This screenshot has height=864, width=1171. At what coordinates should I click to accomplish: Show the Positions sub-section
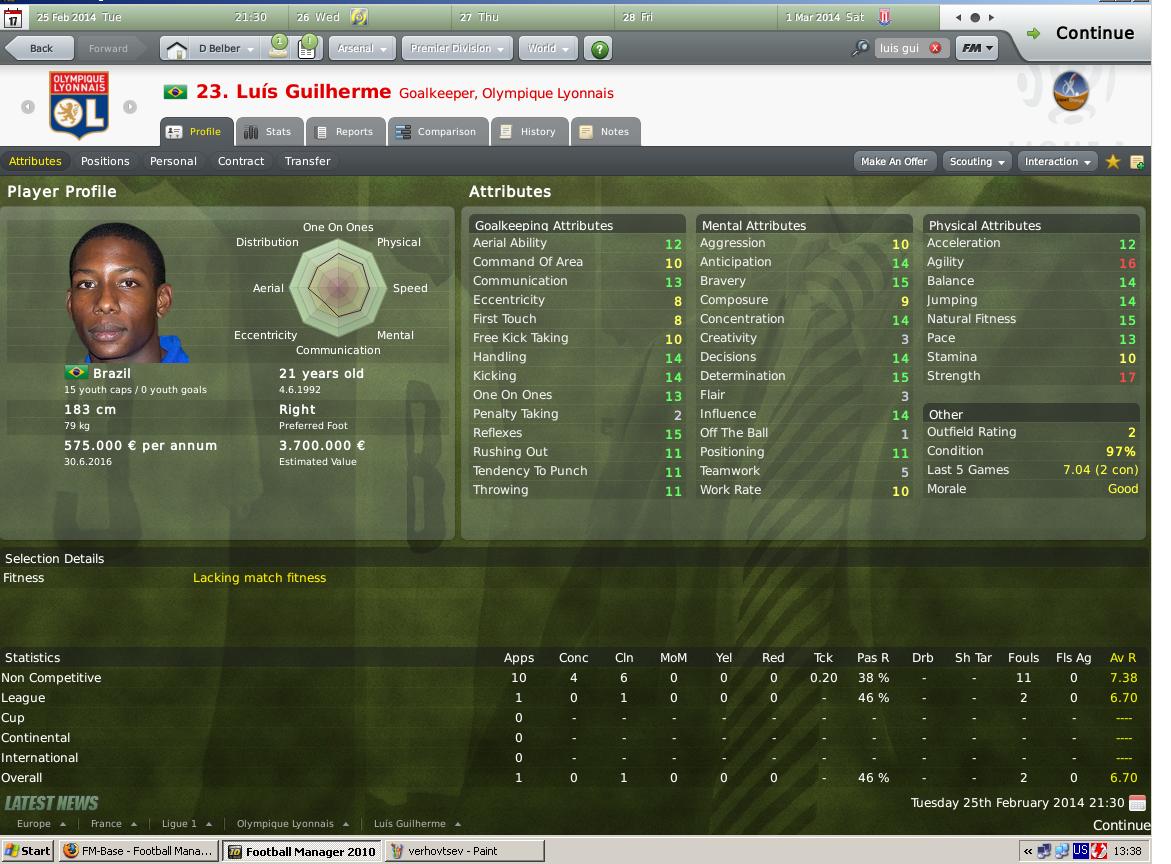(105, 161)
